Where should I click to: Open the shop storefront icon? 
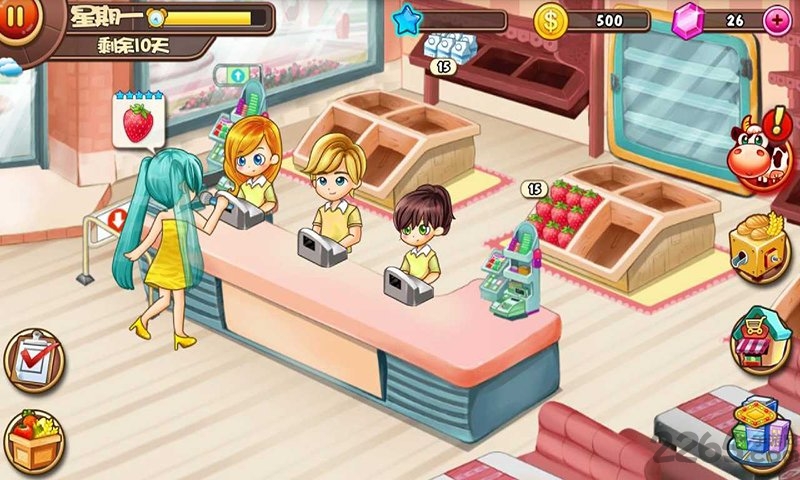point(760,340)
